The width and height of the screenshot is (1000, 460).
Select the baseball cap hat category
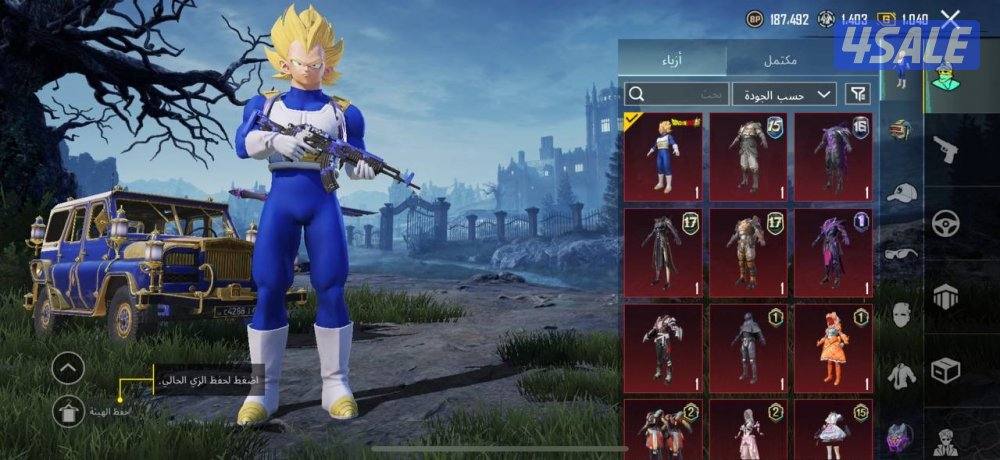[x=901, y=192]
